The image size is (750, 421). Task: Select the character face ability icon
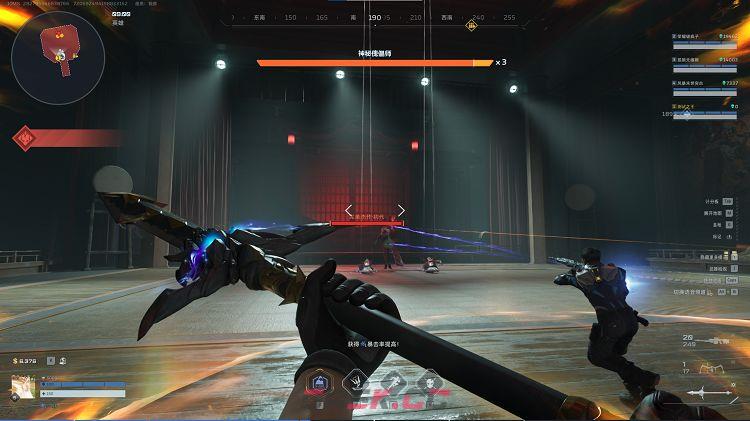point(429,382)
